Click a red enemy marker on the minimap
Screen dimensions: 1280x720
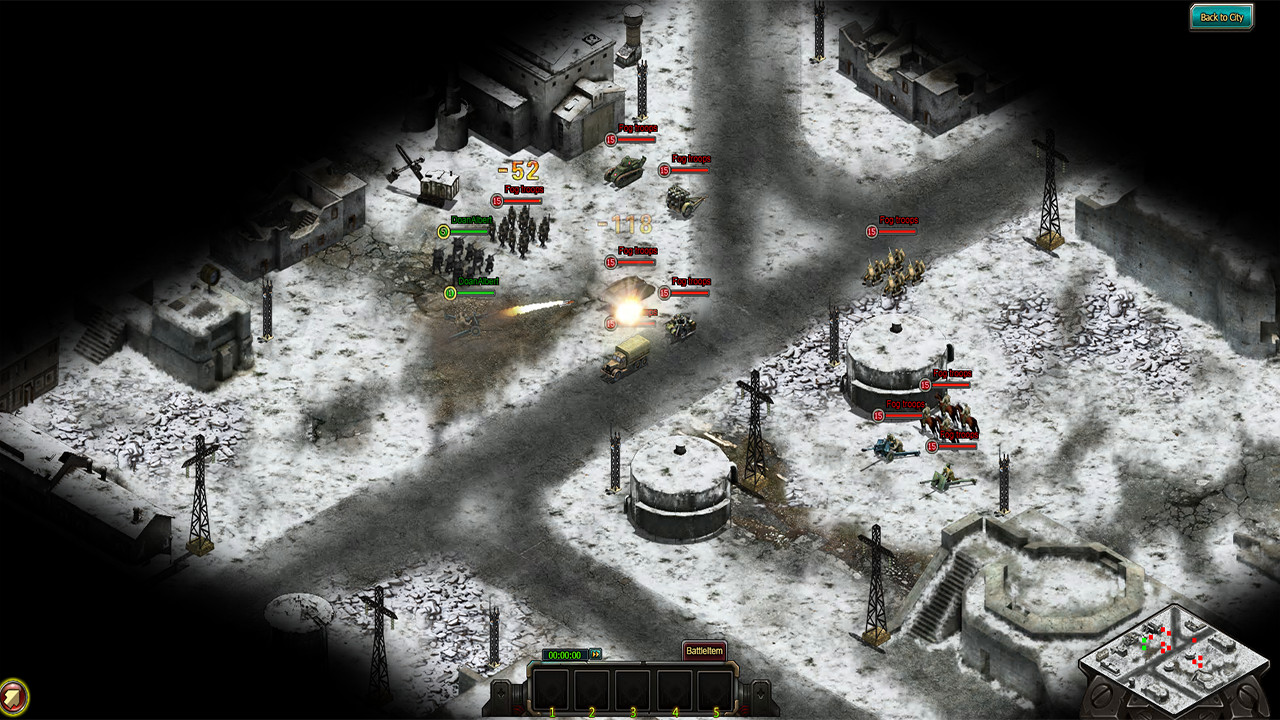tap(1163, 630)
